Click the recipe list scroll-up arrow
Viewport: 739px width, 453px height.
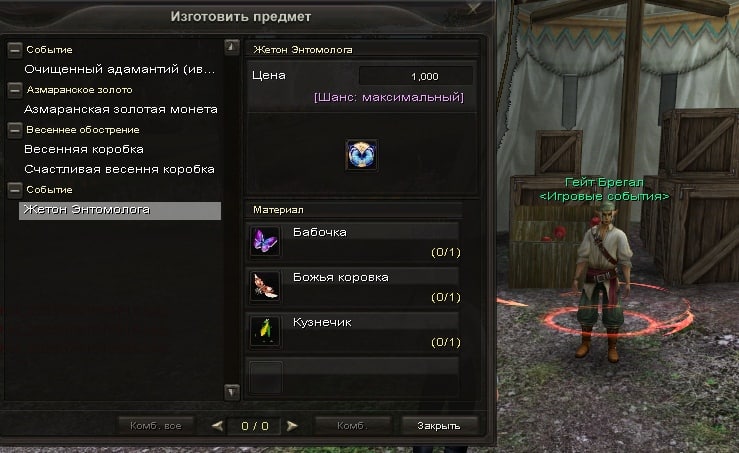click(232, 46)
